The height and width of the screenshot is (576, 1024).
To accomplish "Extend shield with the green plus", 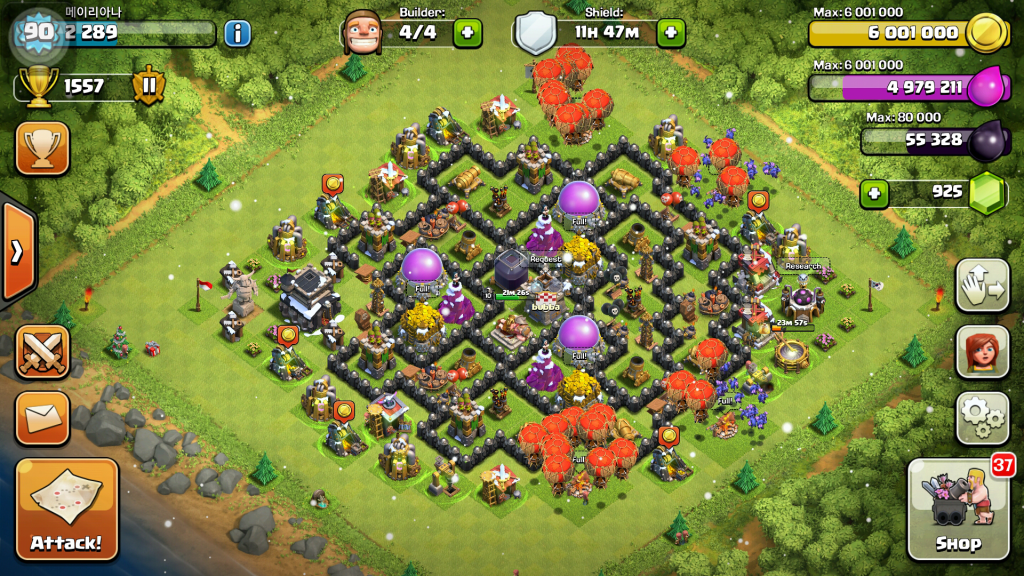I will tap(670, 33).
